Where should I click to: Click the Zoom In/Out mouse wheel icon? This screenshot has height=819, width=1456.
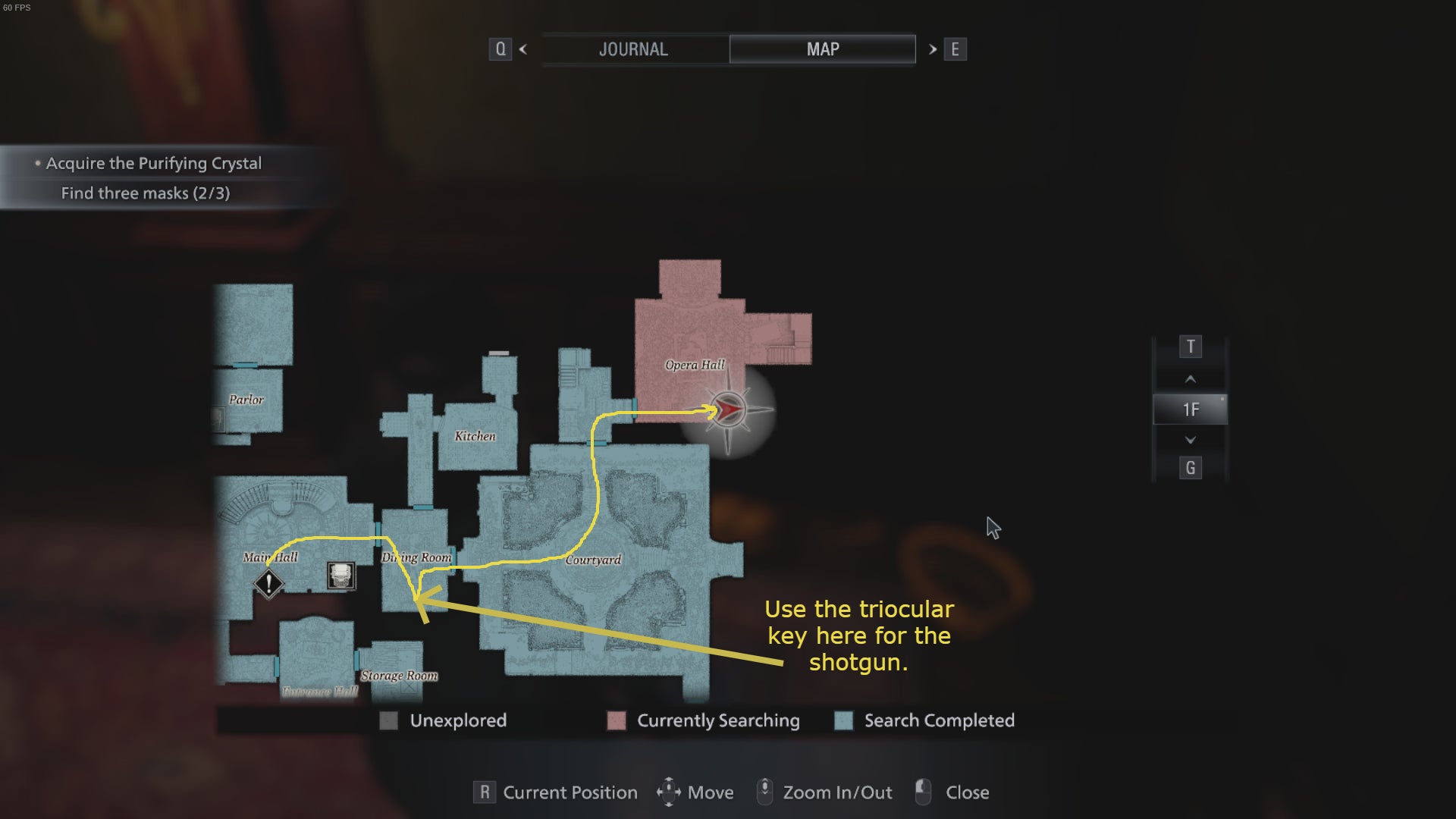[x=766, y=792]
